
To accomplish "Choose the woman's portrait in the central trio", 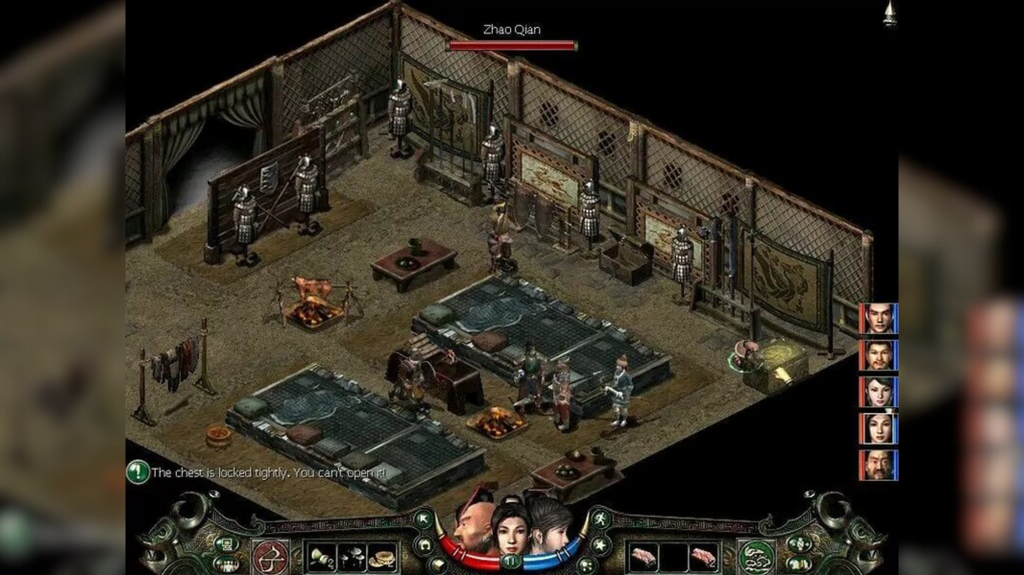I will click(x=509, y=529).
